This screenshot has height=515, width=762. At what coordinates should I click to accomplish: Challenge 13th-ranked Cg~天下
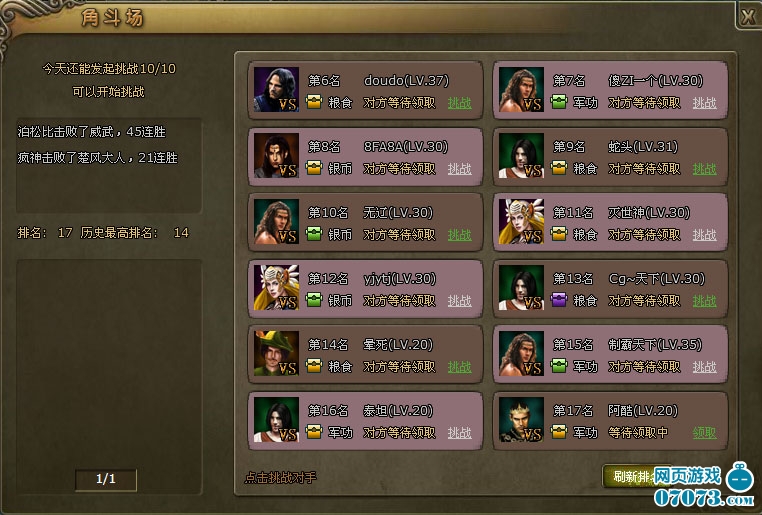tap(704, 300)
